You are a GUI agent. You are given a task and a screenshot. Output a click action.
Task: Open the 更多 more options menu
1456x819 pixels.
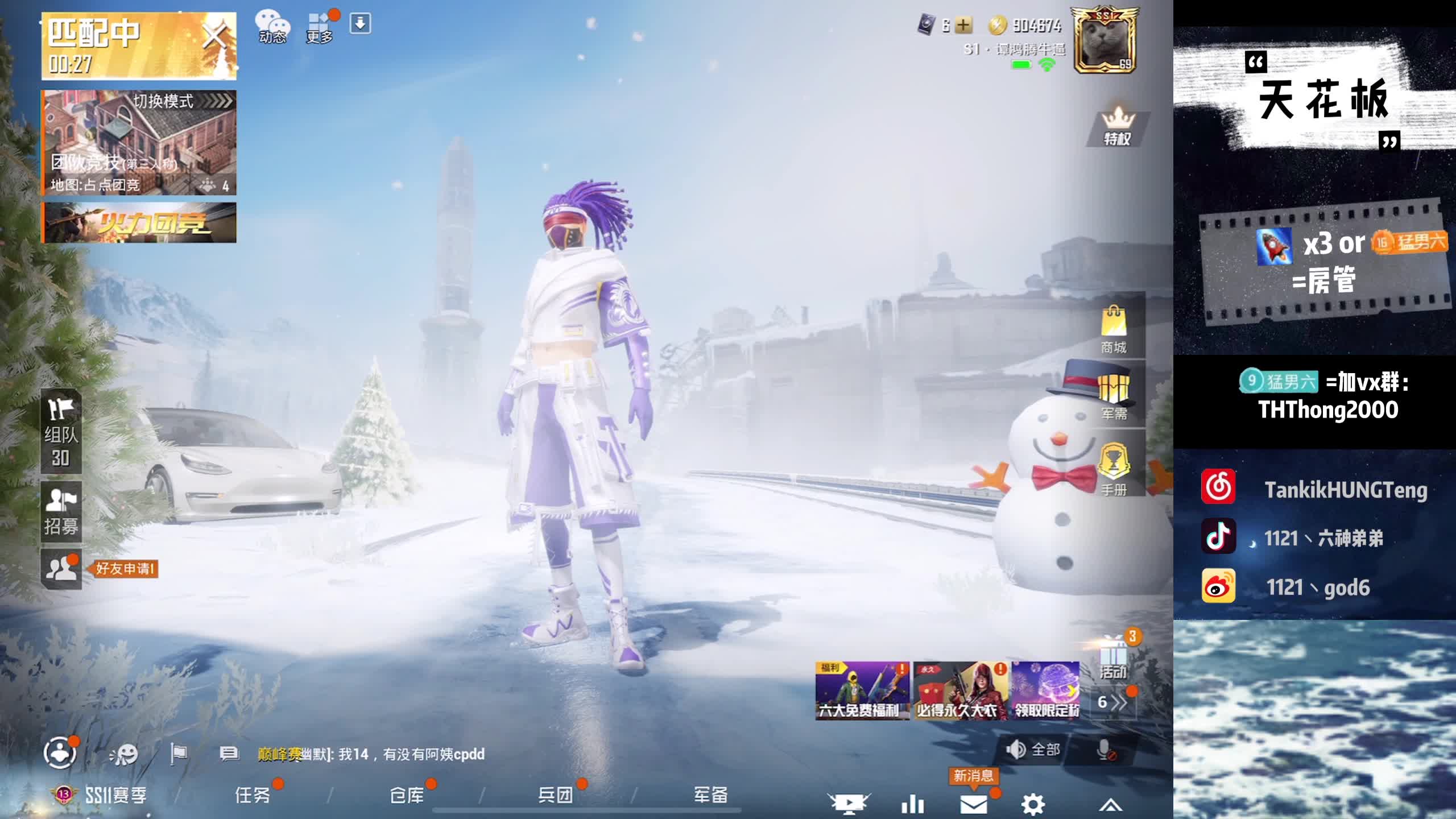point(320,27)
